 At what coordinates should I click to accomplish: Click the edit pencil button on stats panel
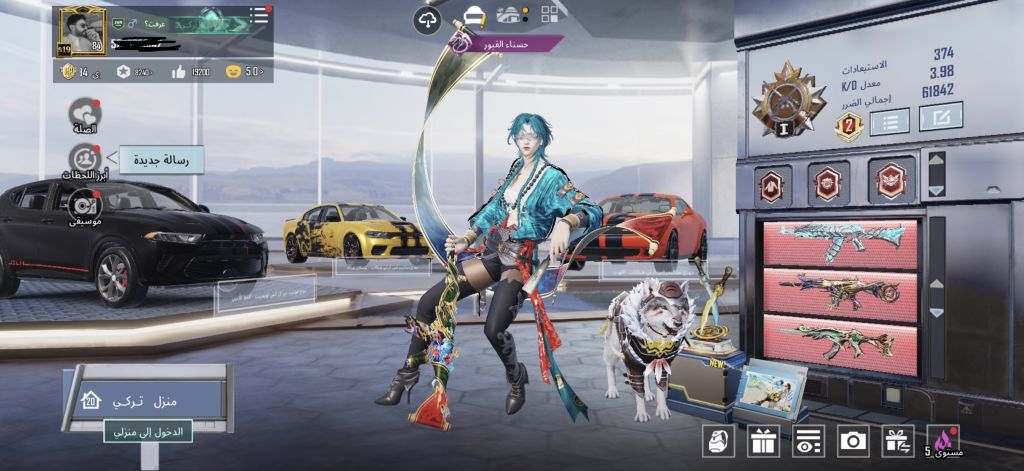(x=940, y=116)
